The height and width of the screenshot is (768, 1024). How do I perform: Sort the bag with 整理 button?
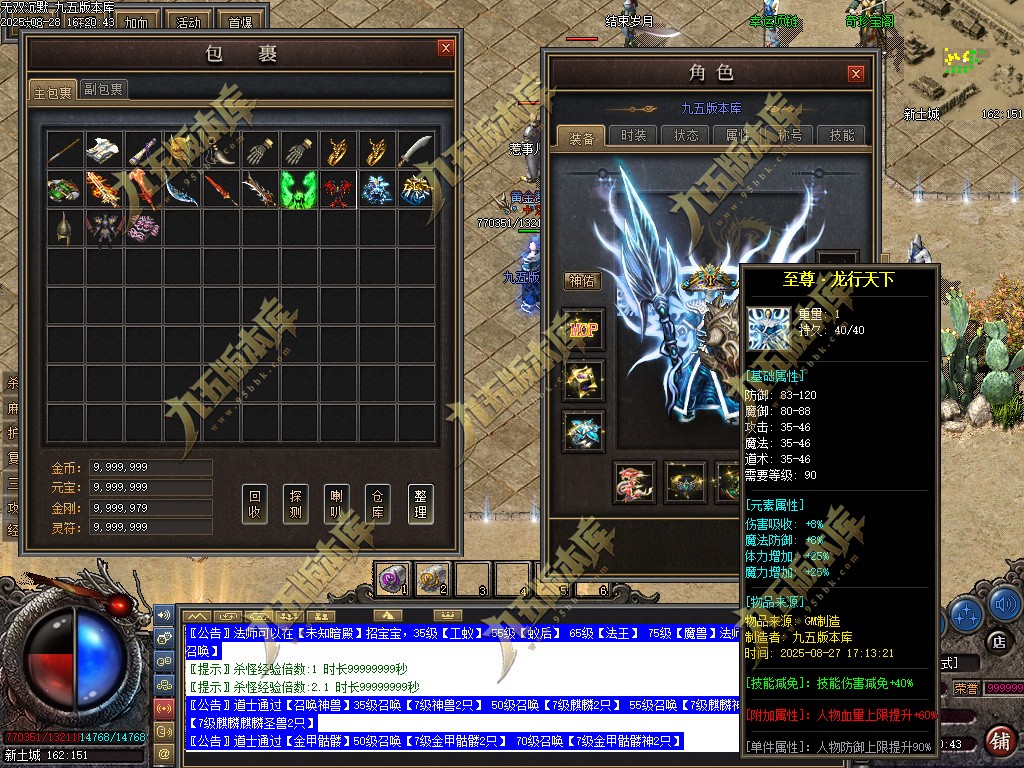click(x=420, y=503)
